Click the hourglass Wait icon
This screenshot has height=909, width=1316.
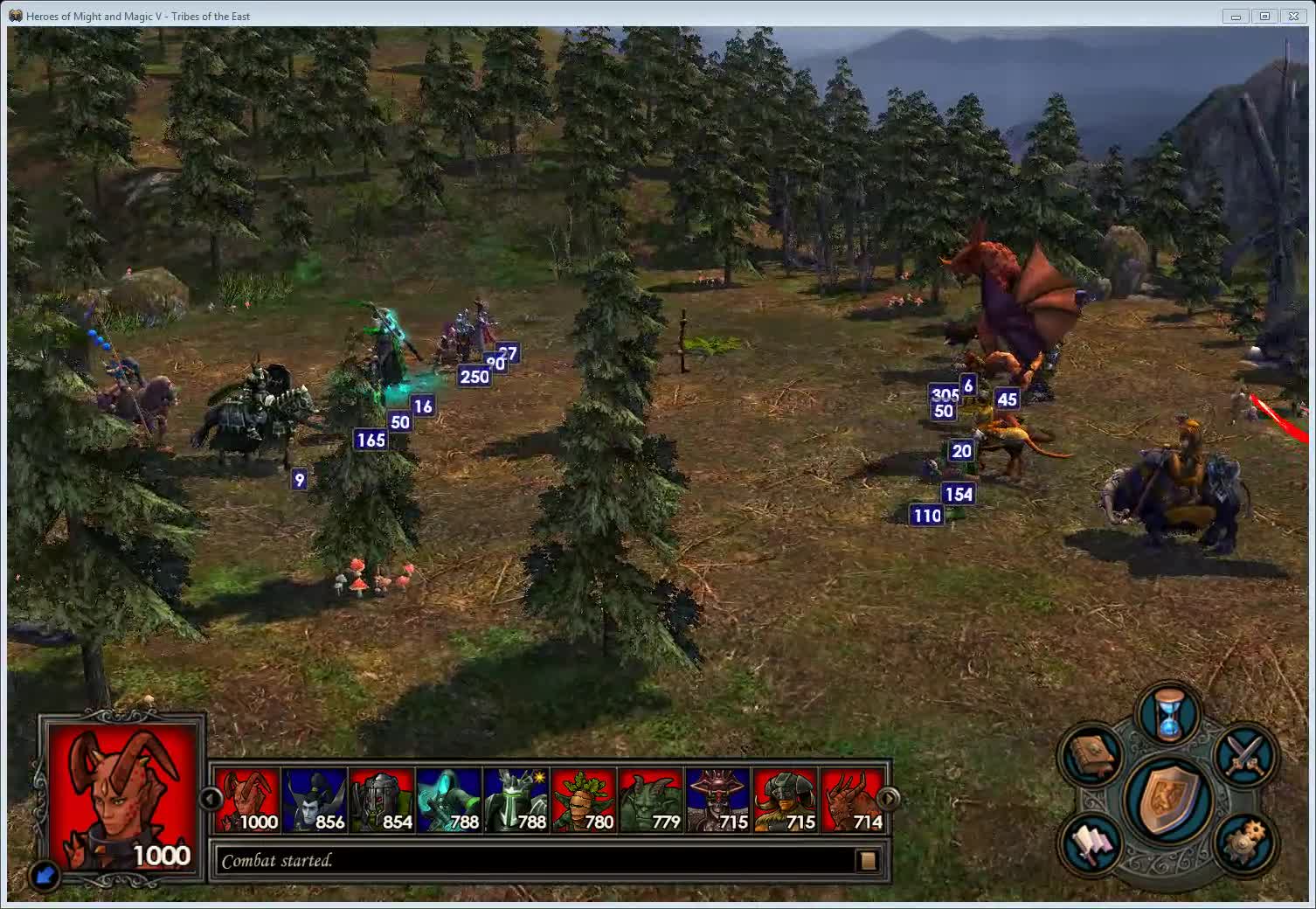(x=1168, y=712)
